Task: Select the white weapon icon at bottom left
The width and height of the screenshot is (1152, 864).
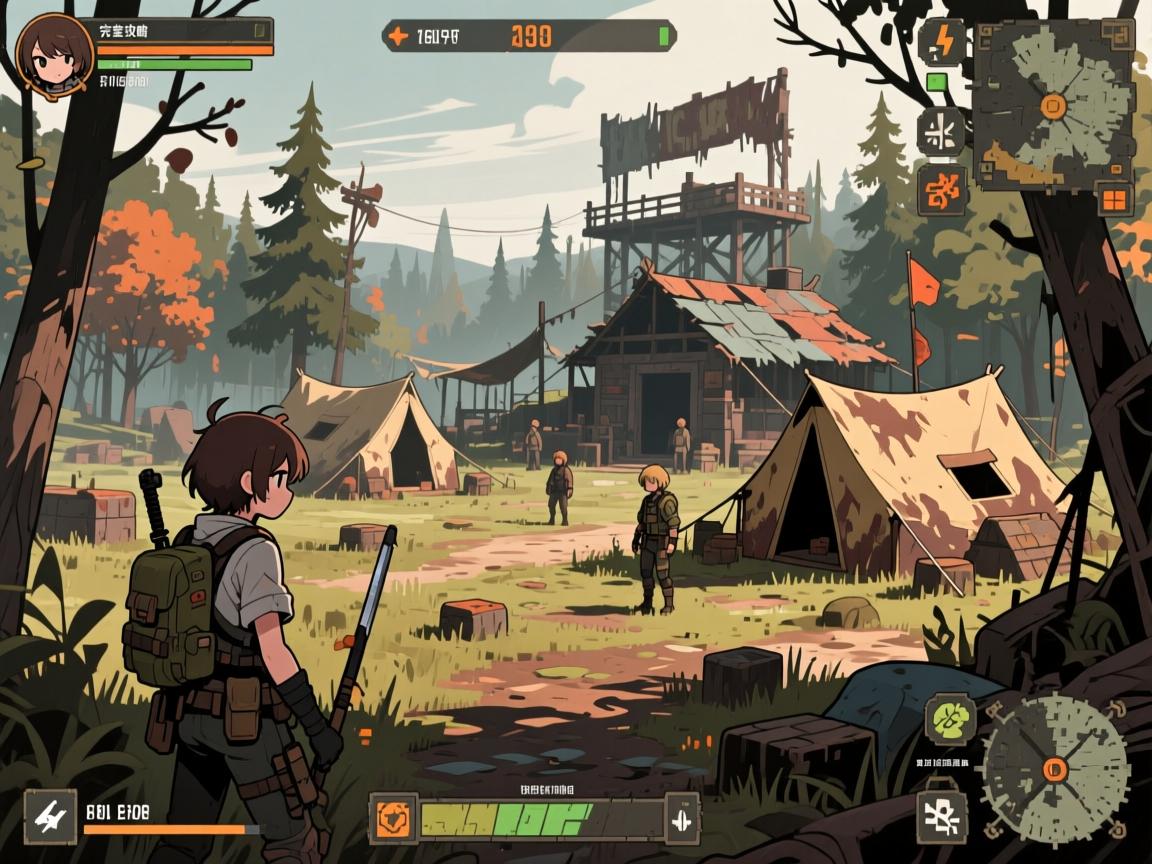Action: coord(50,817)
